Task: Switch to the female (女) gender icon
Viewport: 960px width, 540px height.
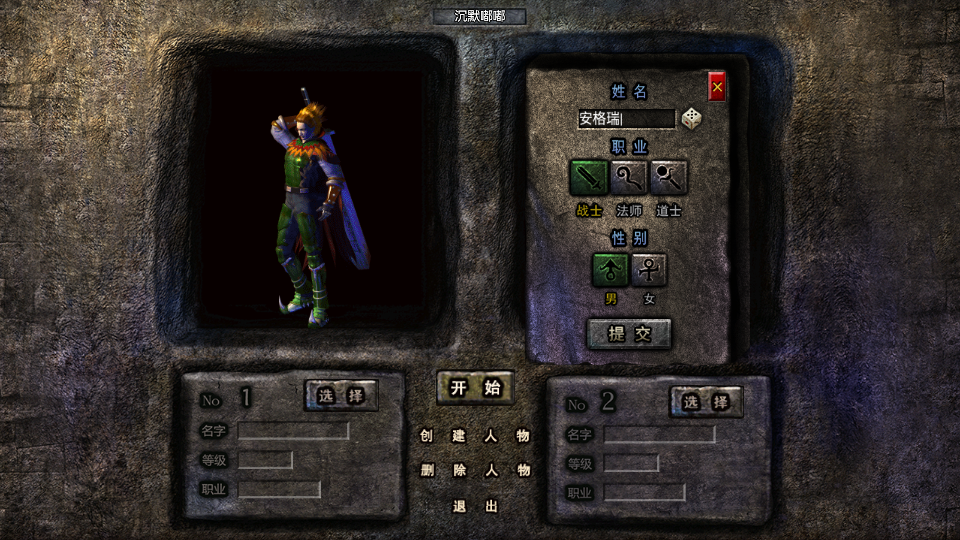Action: (649, 269)
